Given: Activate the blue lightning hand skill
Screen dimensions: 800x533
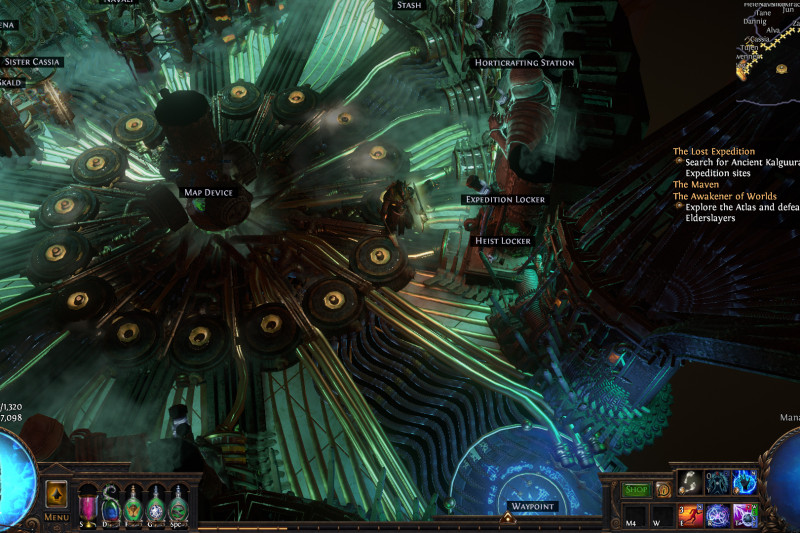Looking at the screenshot, I should coord(745,482).
